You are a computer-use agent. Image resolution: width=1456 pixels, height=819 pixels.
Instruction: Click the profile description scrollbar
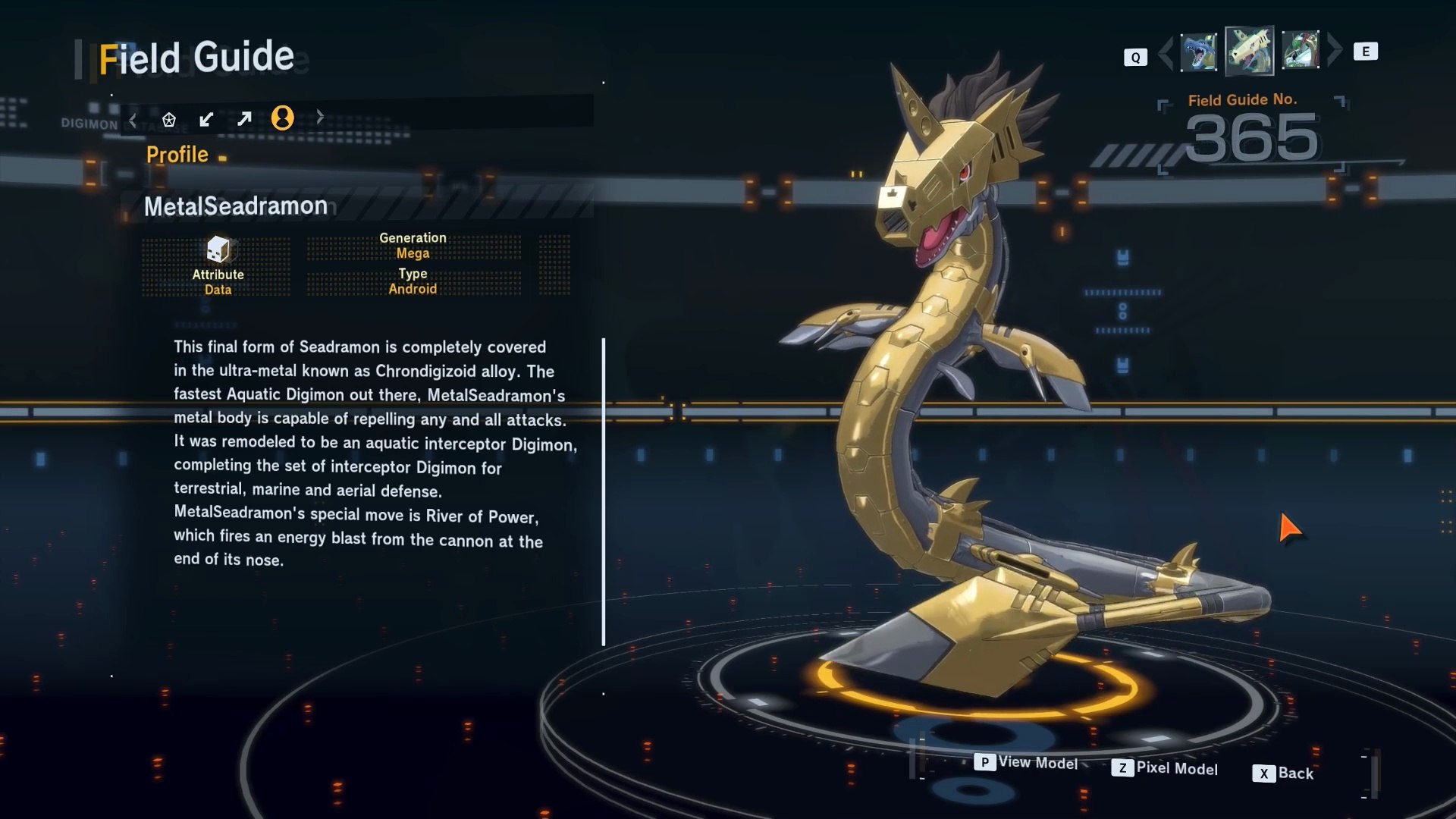[604, 491]
